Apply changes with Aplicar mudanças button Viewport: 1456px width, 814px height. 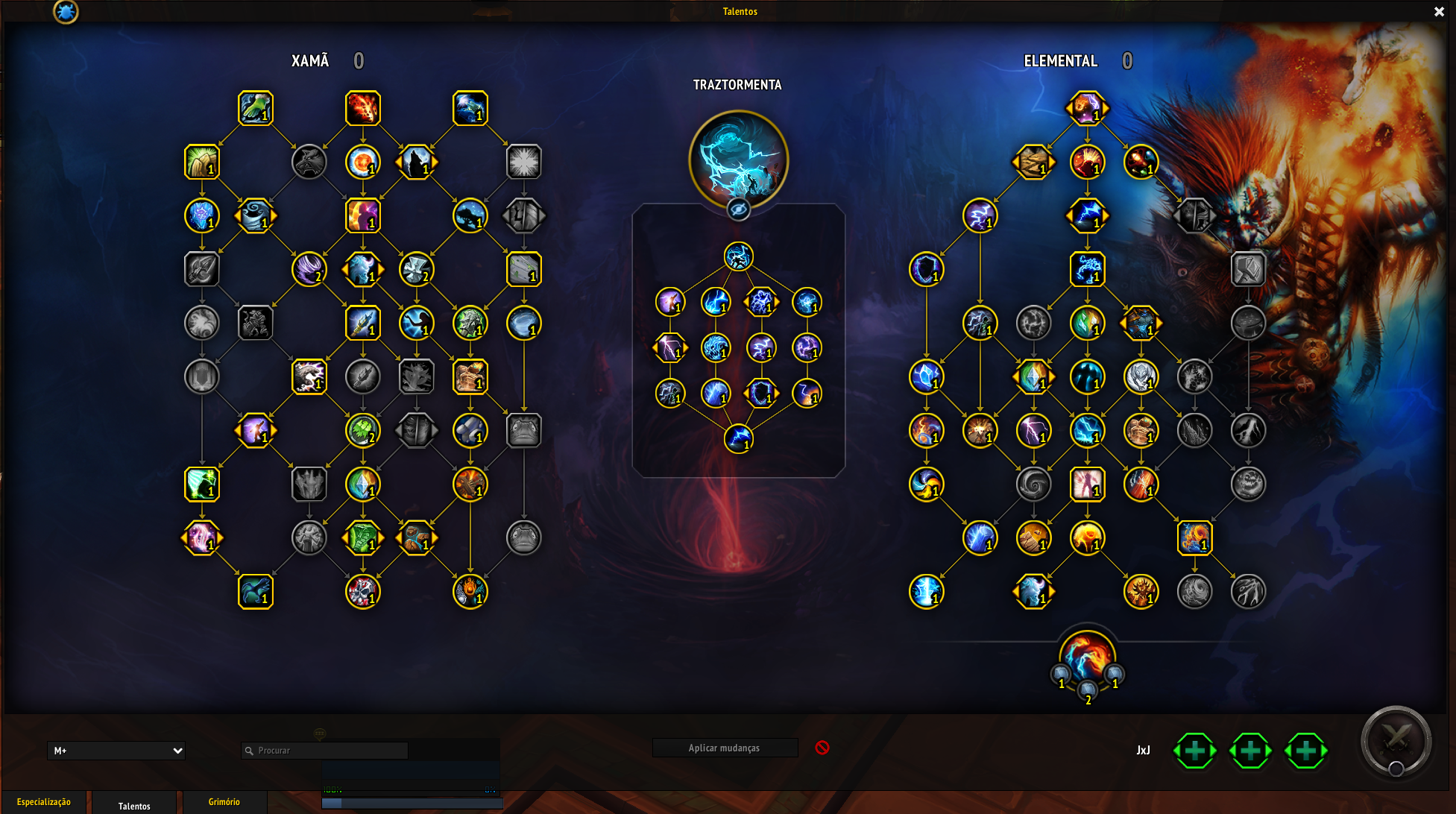coord(724,748)
